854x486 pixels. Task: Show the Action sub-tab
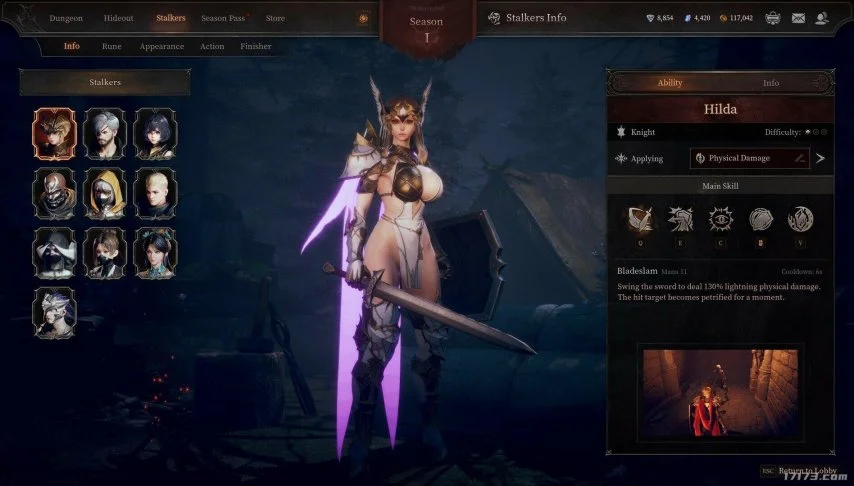(x=212, y=46)
